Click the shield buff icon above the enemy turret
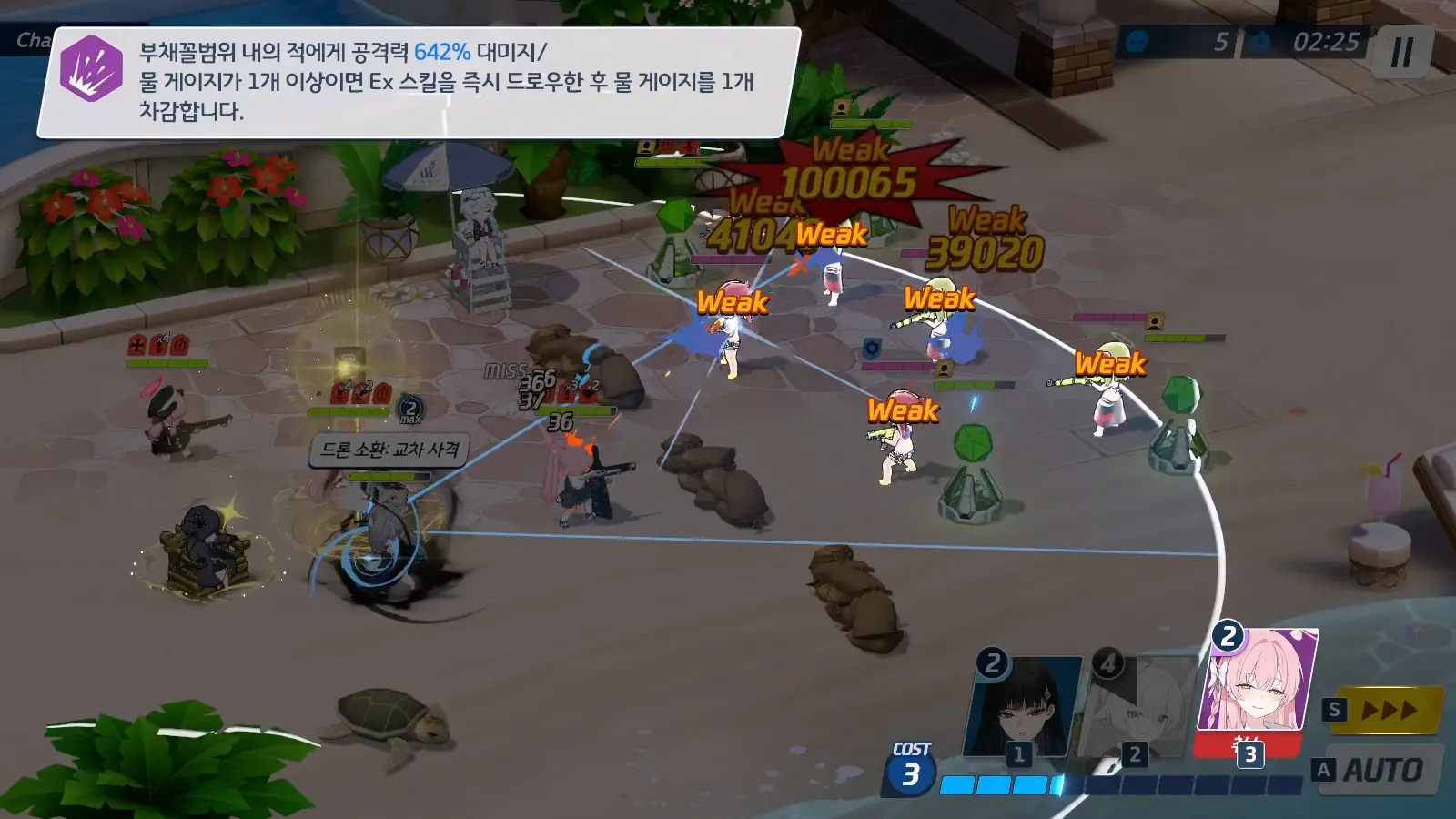 (871, 348)
